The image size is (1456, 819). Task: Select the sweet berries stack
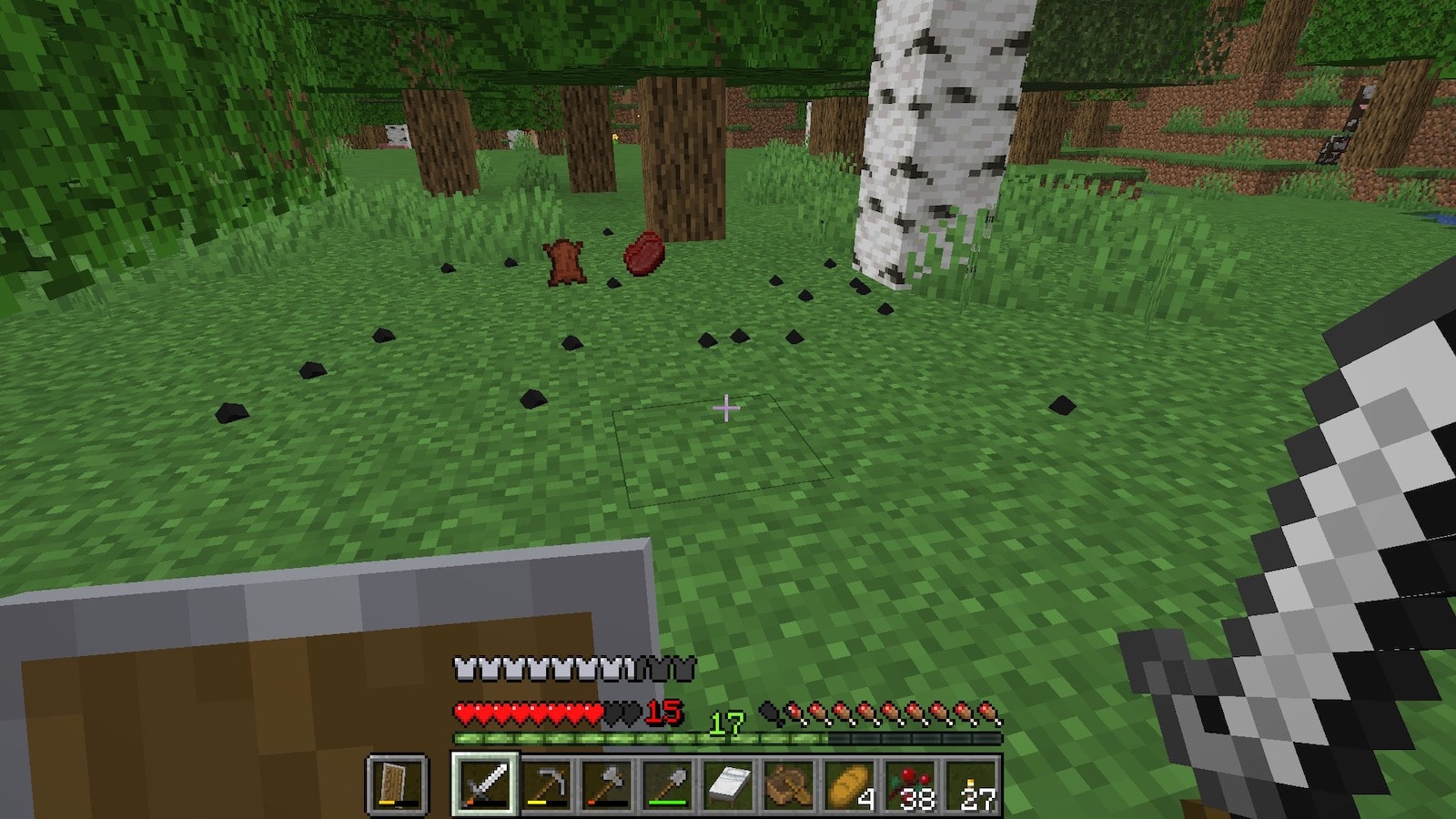[911, 784]
